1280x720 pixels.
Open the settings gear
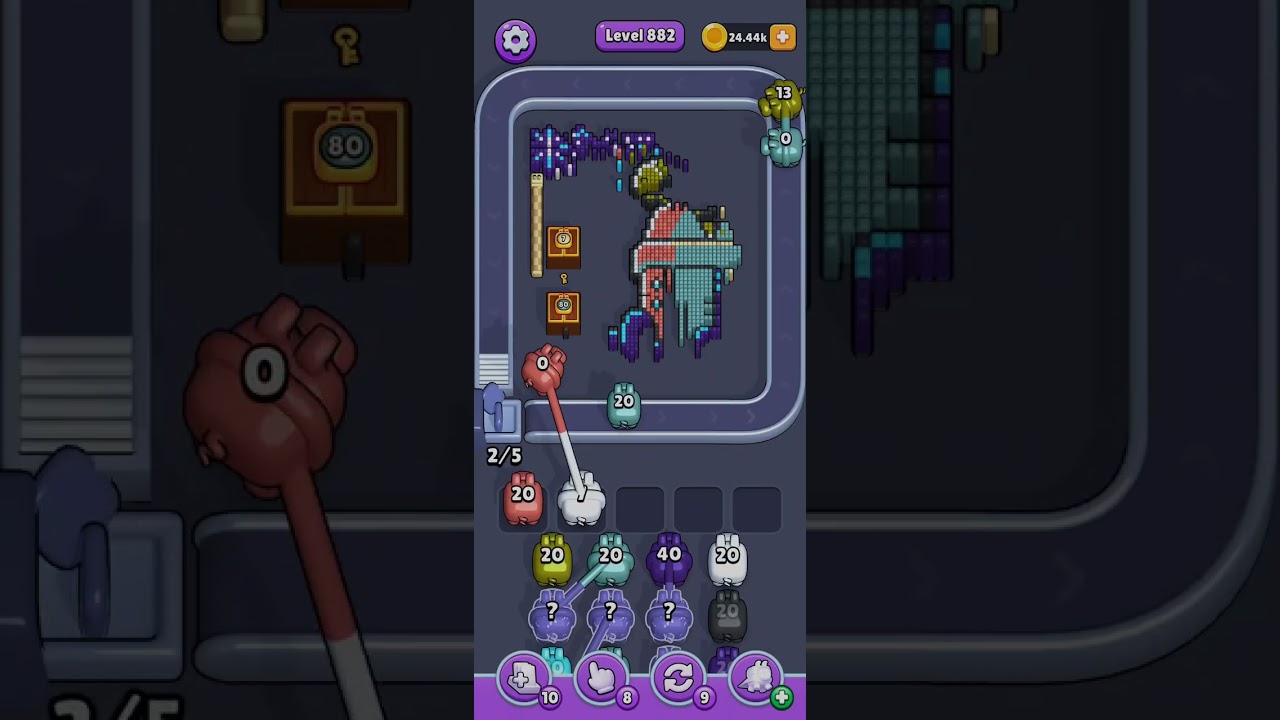[516, 37]
